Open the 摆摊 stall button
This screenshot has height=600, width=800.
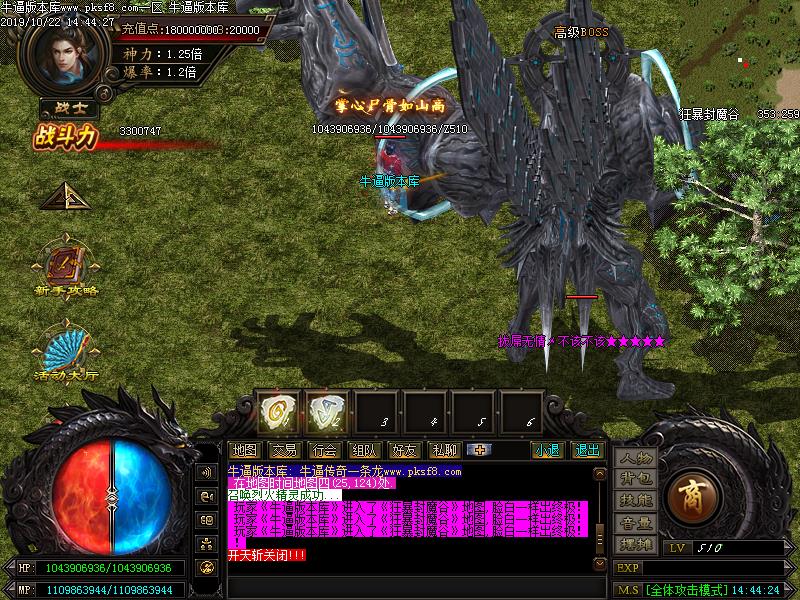(x=635, y=543)
